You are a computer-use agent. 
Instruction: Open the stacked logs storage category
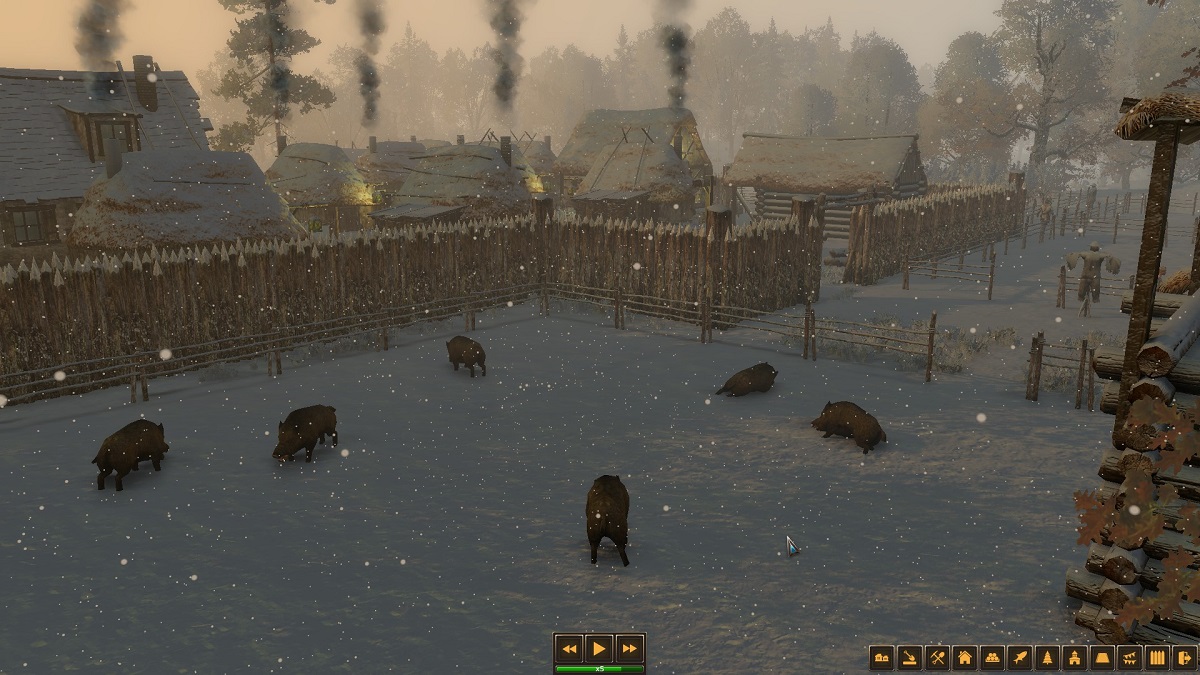(992, 657)
